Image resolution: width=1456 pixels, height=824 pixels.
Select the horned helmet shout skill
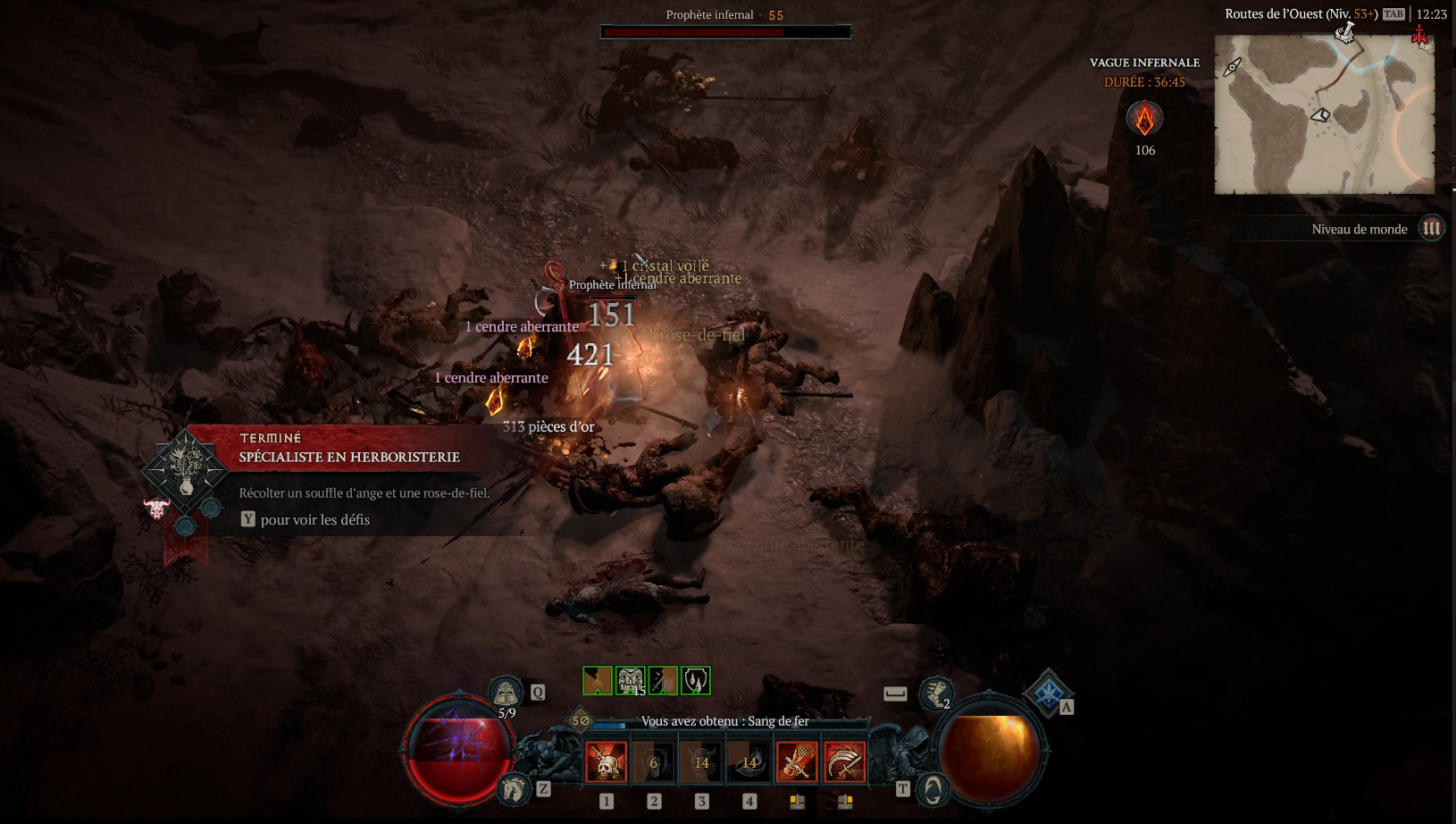pos(702,762)
